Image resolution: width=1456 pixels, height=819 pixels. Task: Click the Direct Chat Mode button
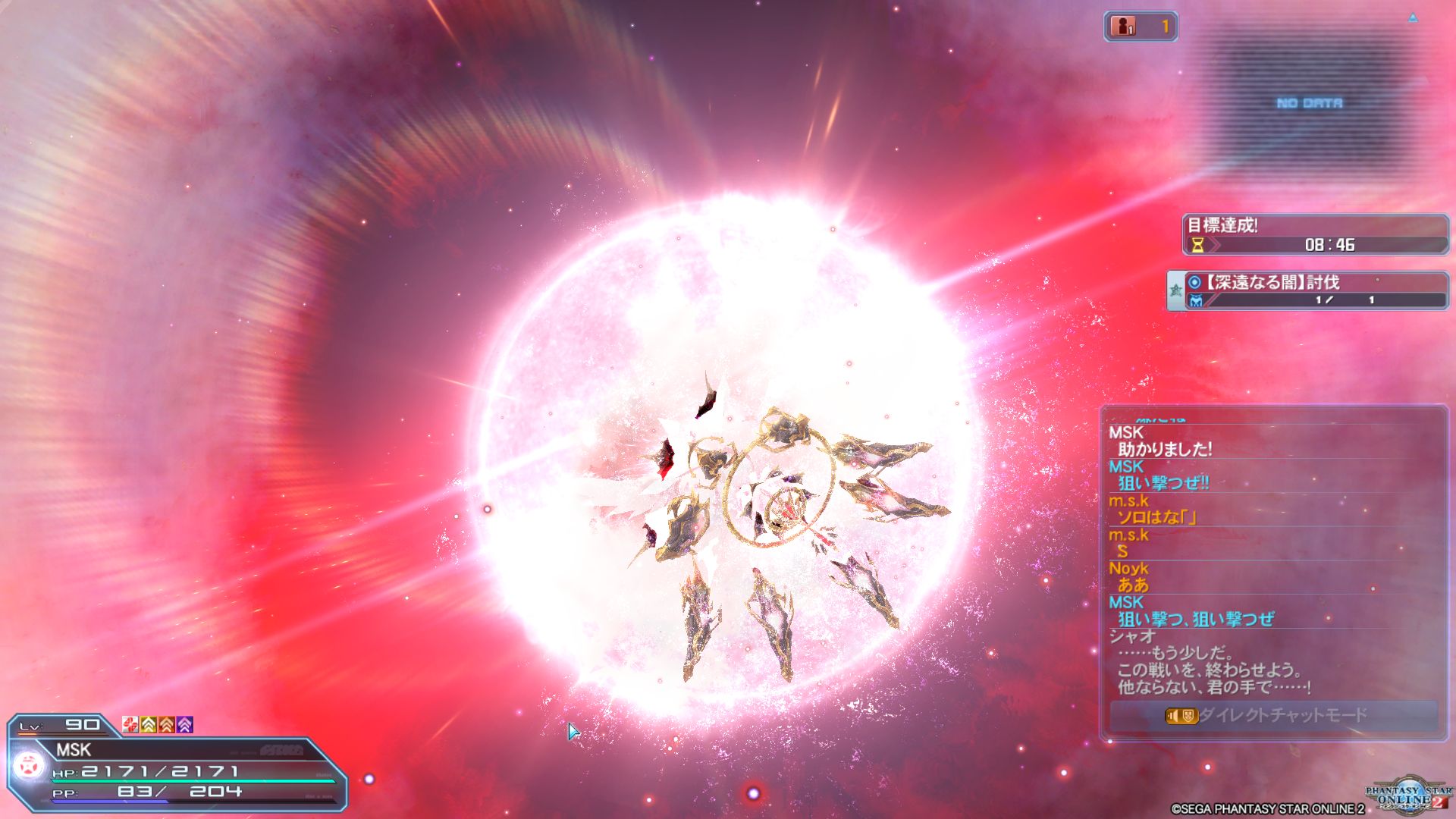[1273, 715]
